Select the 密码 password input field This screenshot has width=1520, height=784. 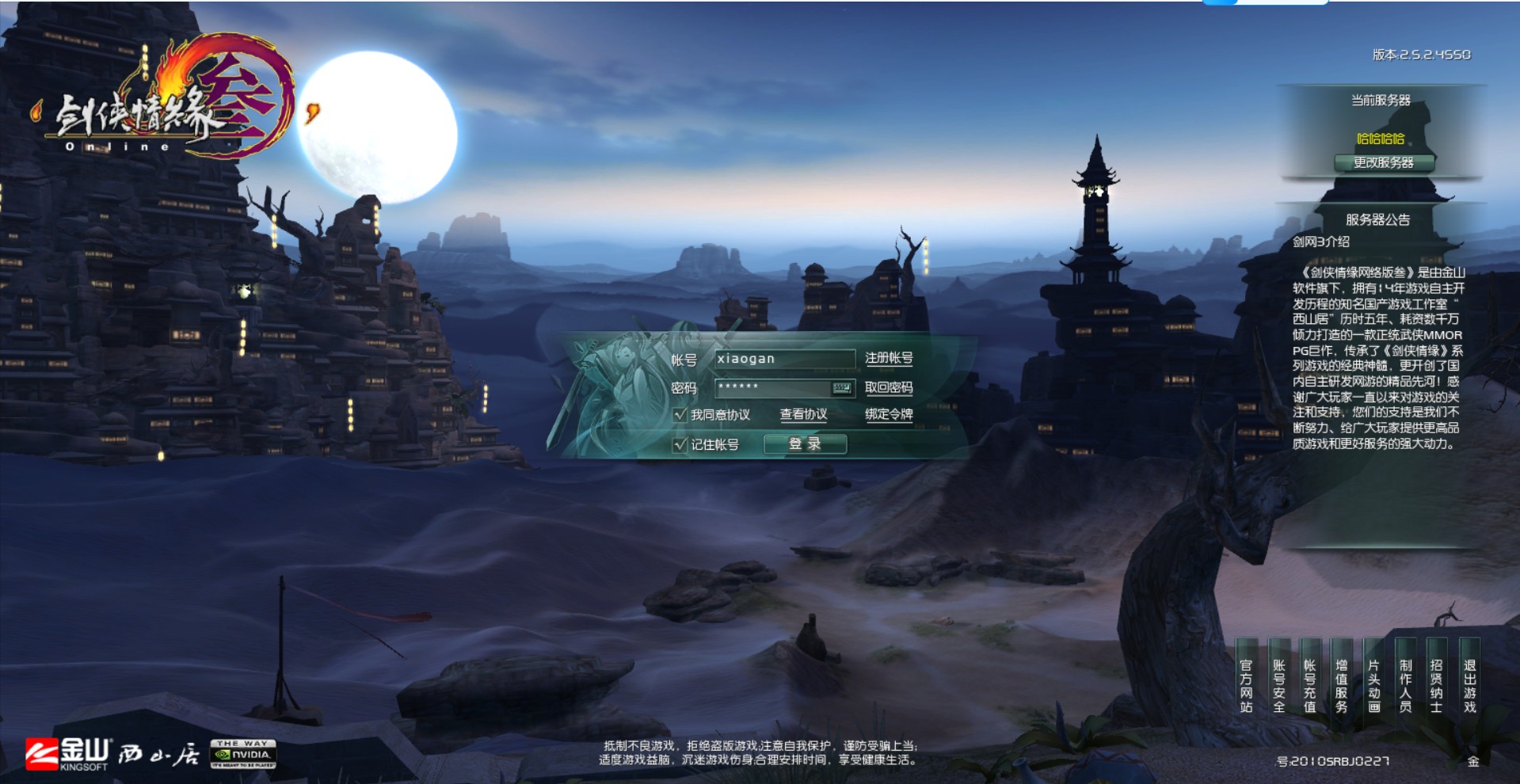pyautogui.click(x=771, y=388)
